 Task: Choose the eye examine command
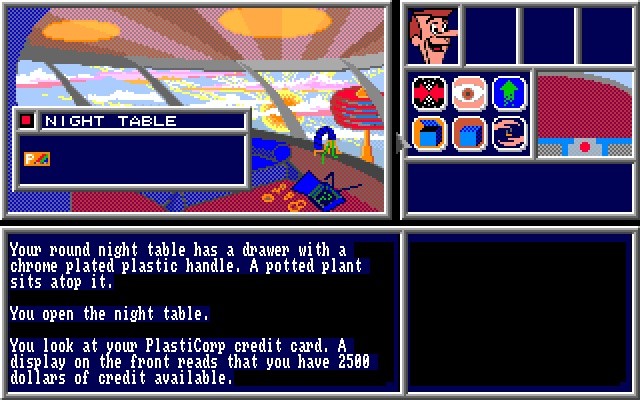pos(468,93)
